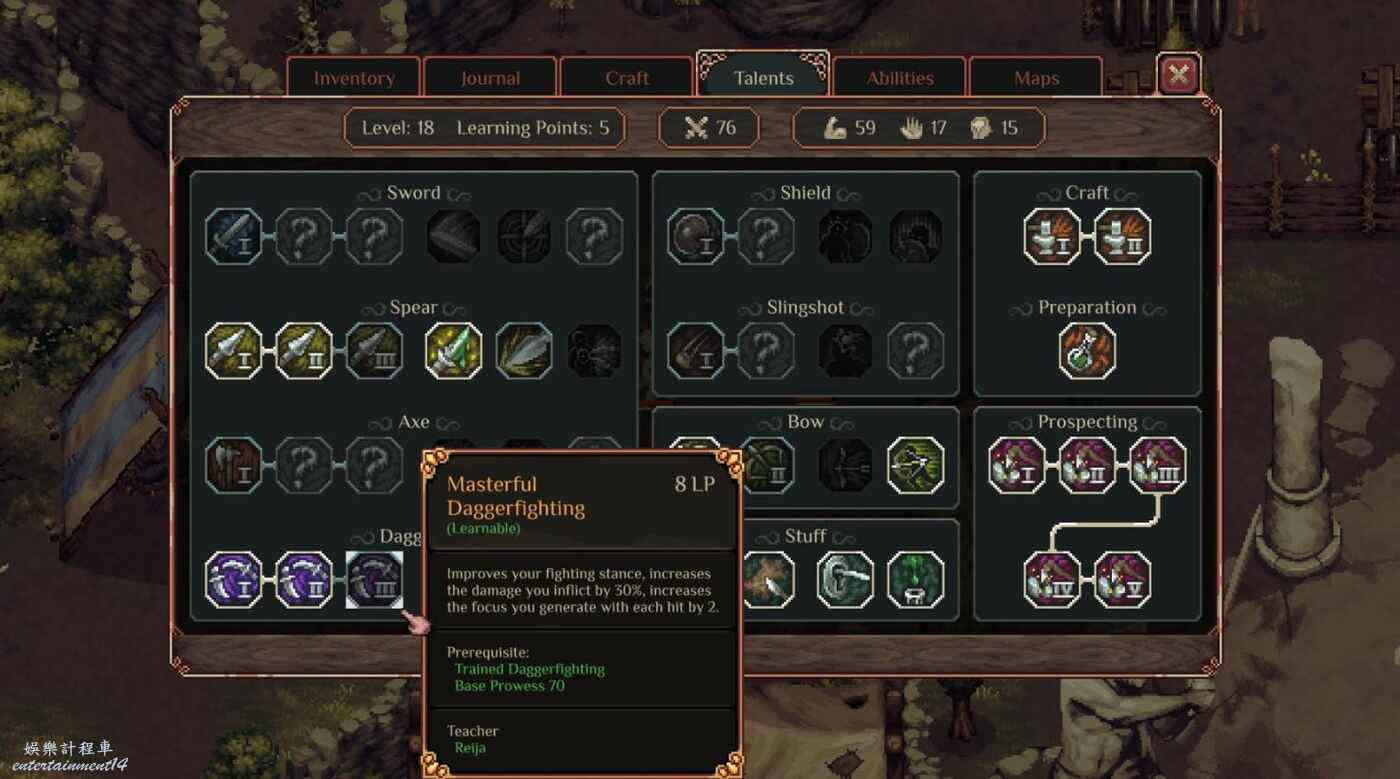Select the Sword tier I talent
This screenshot has height=779, width=1400.
pyautogui.click(x=234, y=236)
